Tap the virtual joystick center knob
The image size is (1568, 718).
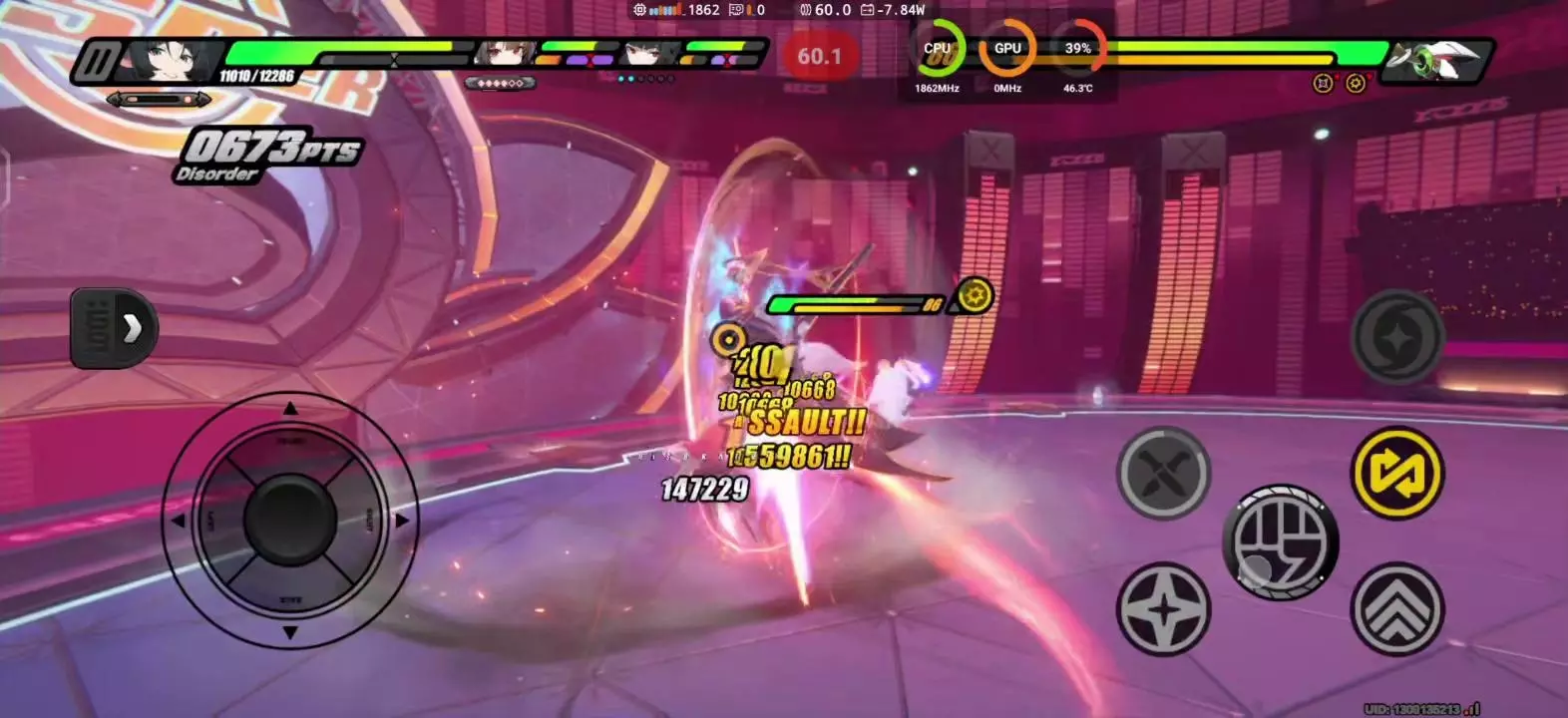pyautogui.click(x=290, y=520)
